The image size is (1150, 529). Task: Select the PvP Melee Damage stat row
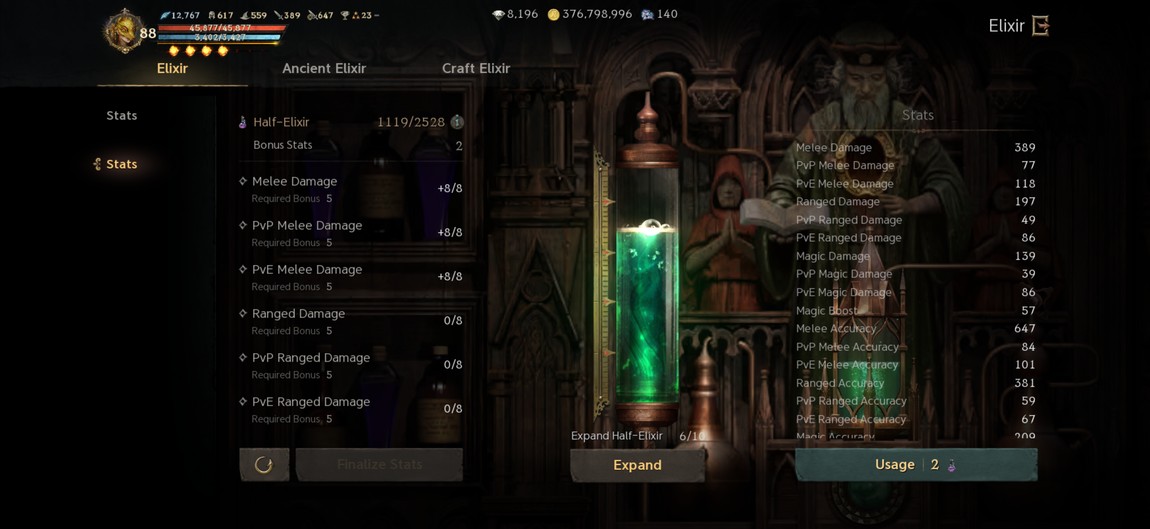(350, 232)
